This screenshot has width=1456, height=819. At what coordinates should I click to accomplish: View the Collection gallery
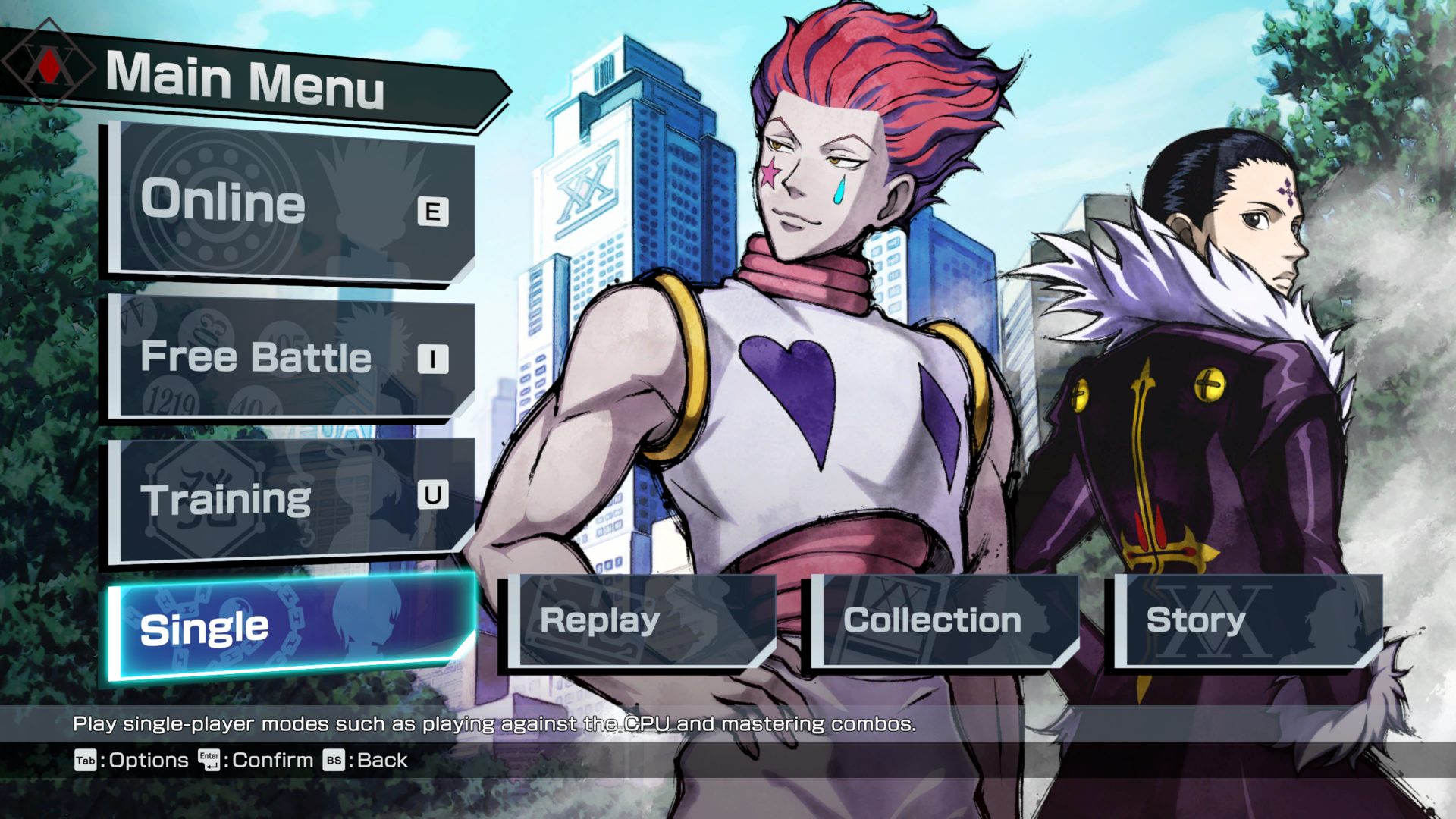click(x=943, y=621)
